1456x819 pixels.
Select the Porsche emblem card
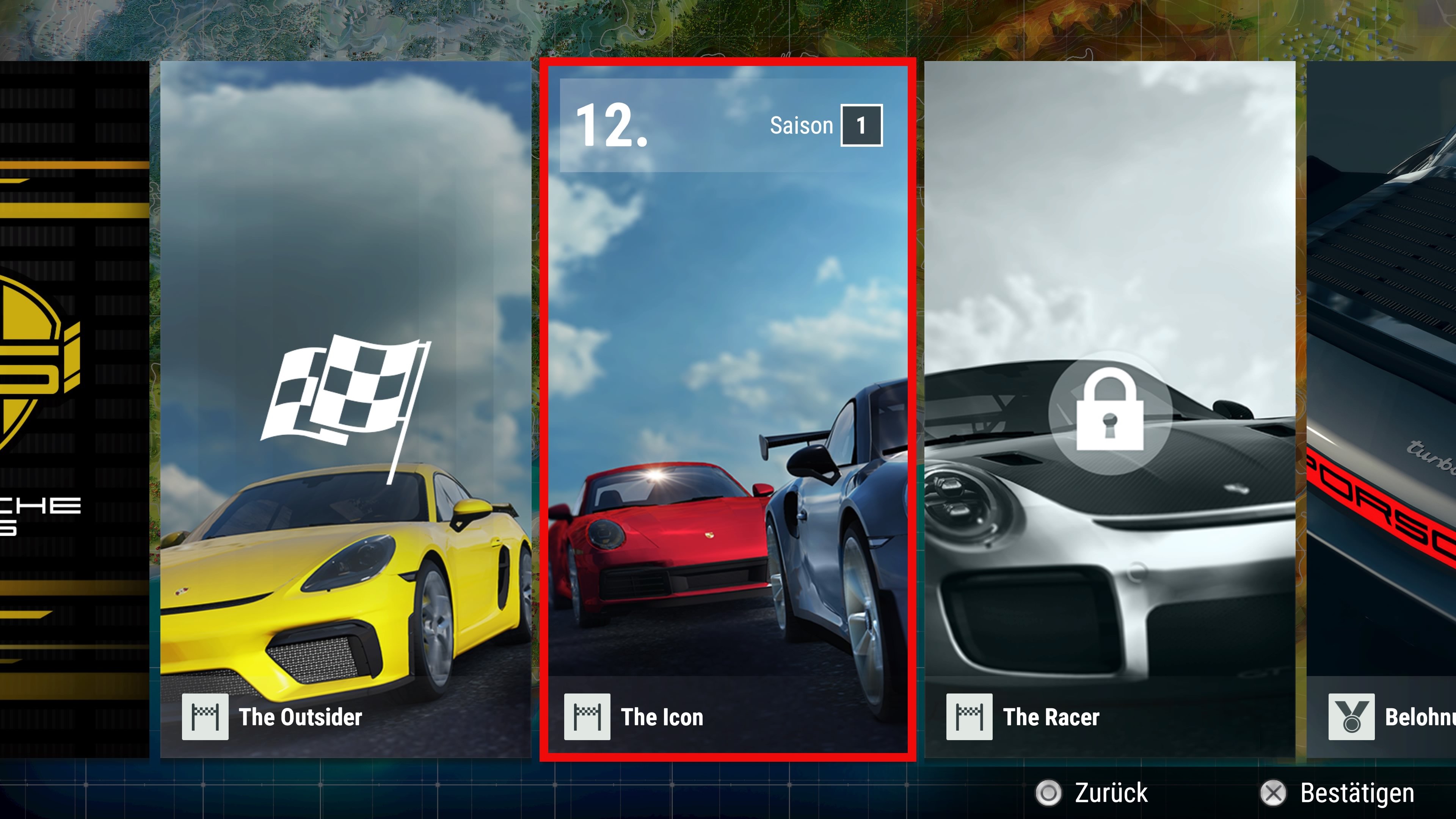[x=74, y=409]
